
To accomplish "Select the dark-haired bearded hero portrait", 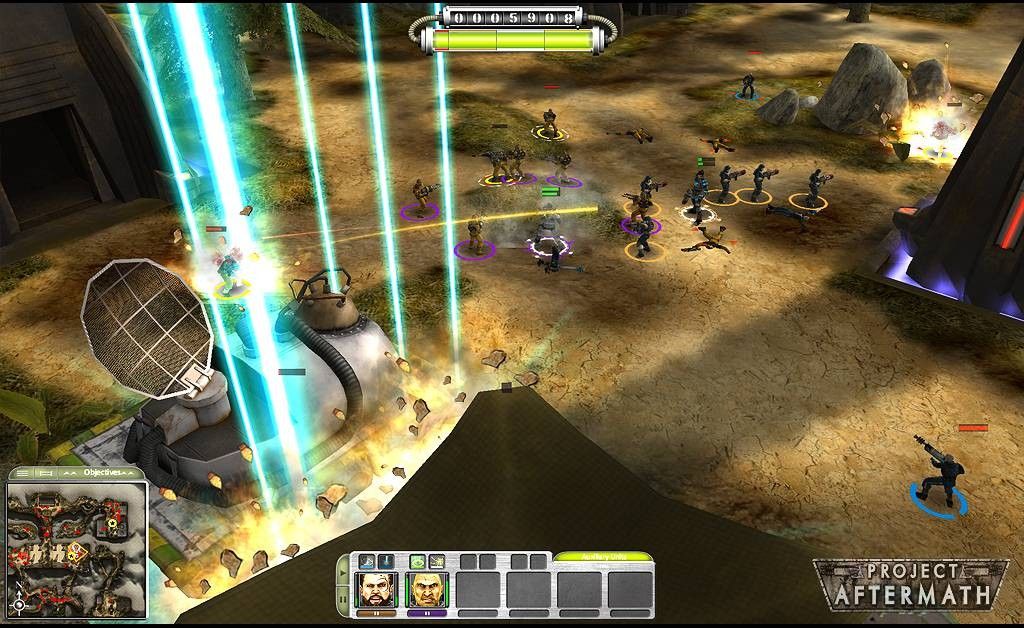I will click(377, 590).
